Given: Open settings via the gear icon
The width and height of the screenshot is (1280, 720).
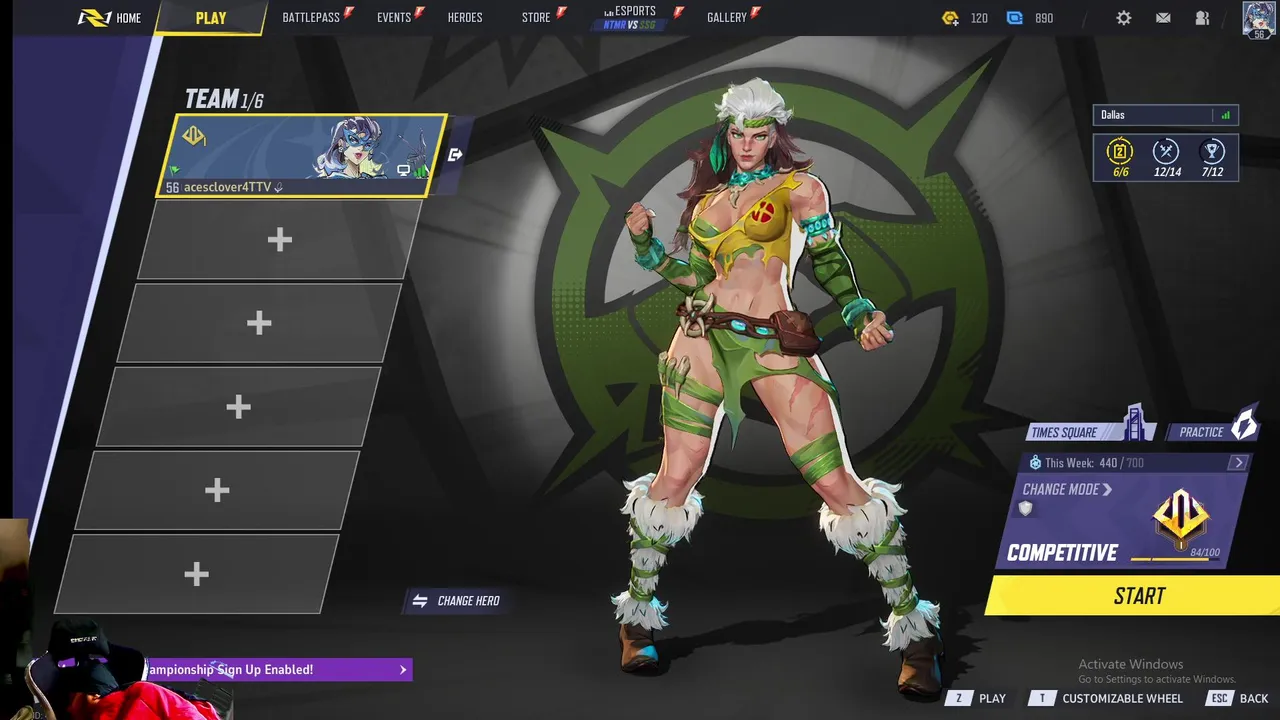Looking at the screenshot, I should point(1124,18).
